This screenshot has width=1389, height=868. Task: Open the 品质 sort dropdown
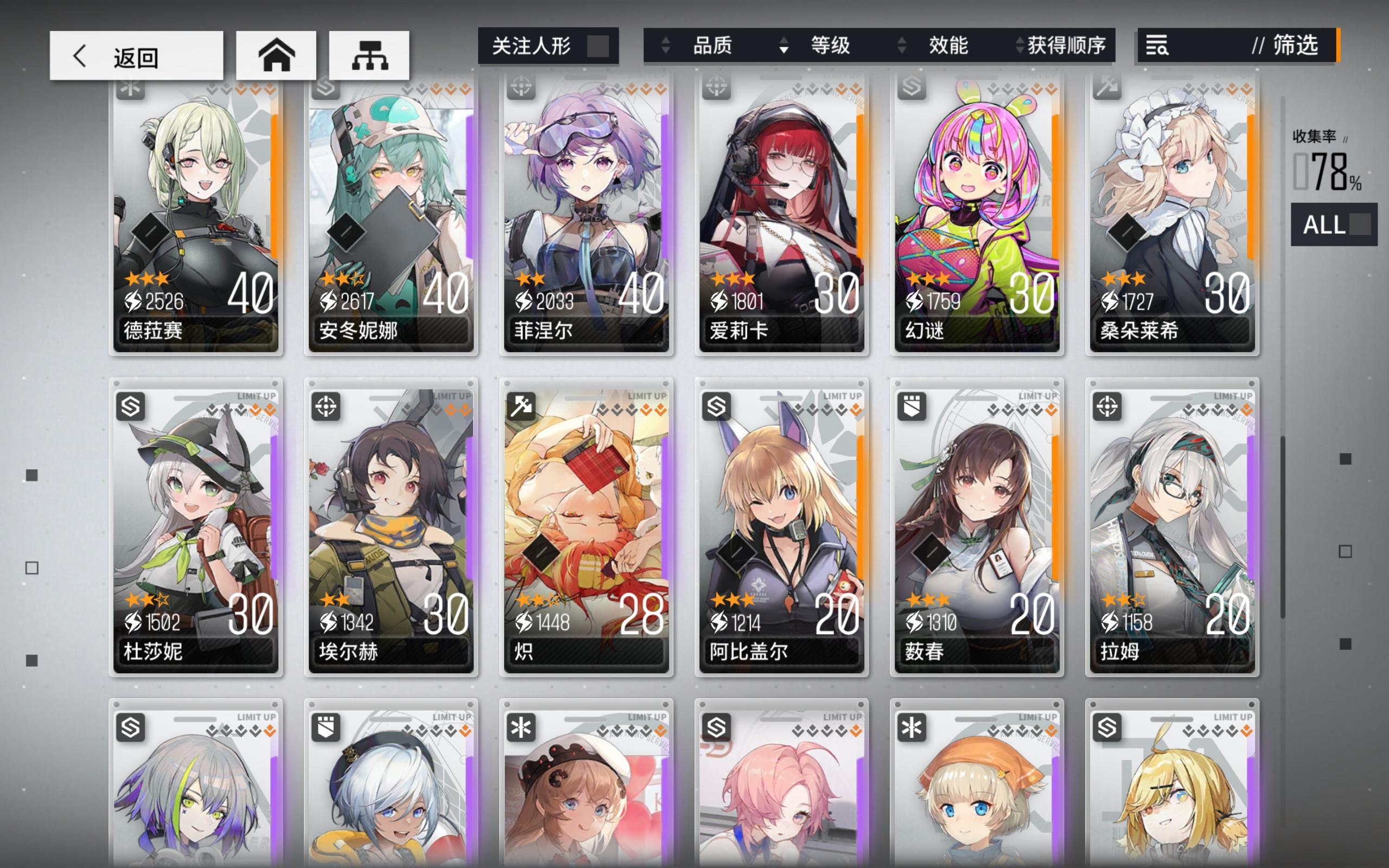click(713, 47)
